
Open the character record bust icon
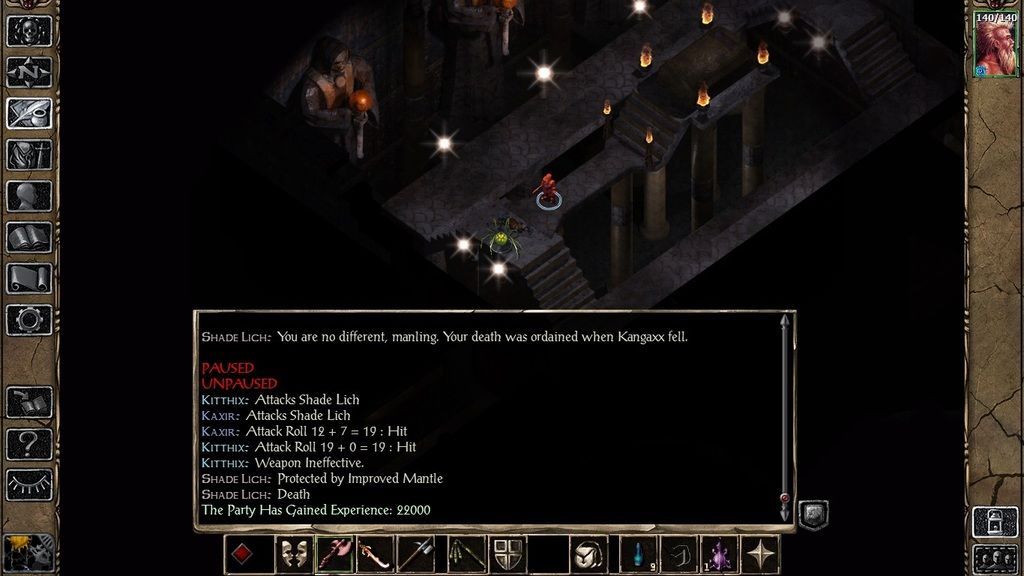click(x=29, y=196)
